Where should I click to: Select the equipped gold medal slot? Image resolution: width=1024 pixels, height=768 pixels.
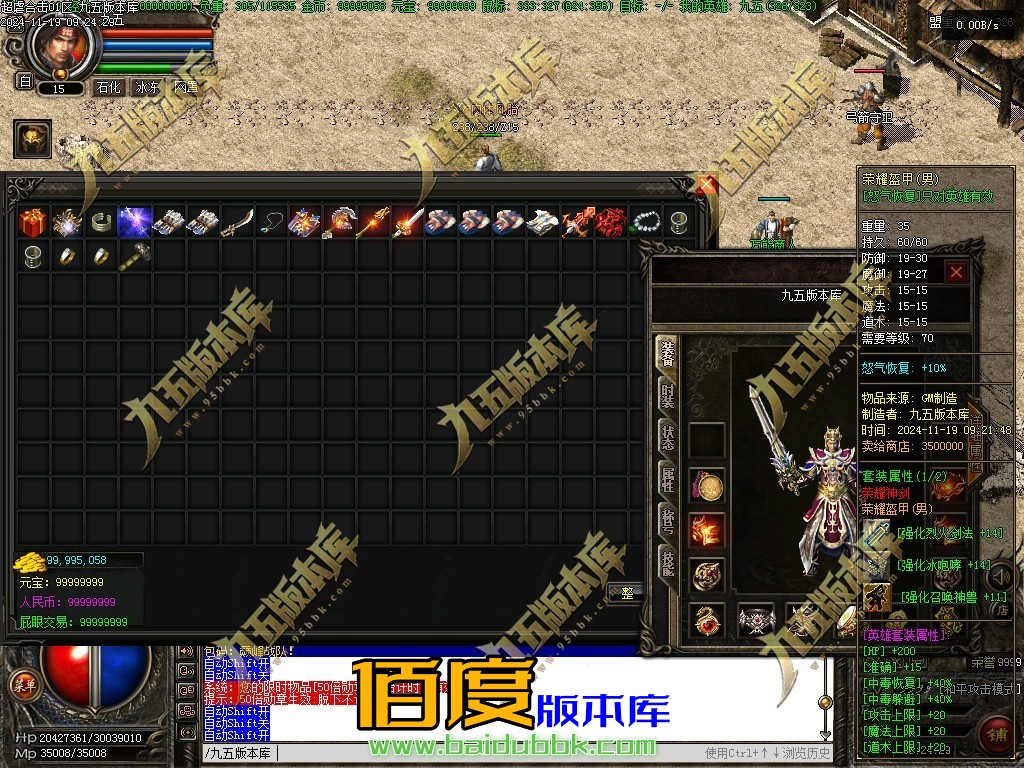coord(709,488)
